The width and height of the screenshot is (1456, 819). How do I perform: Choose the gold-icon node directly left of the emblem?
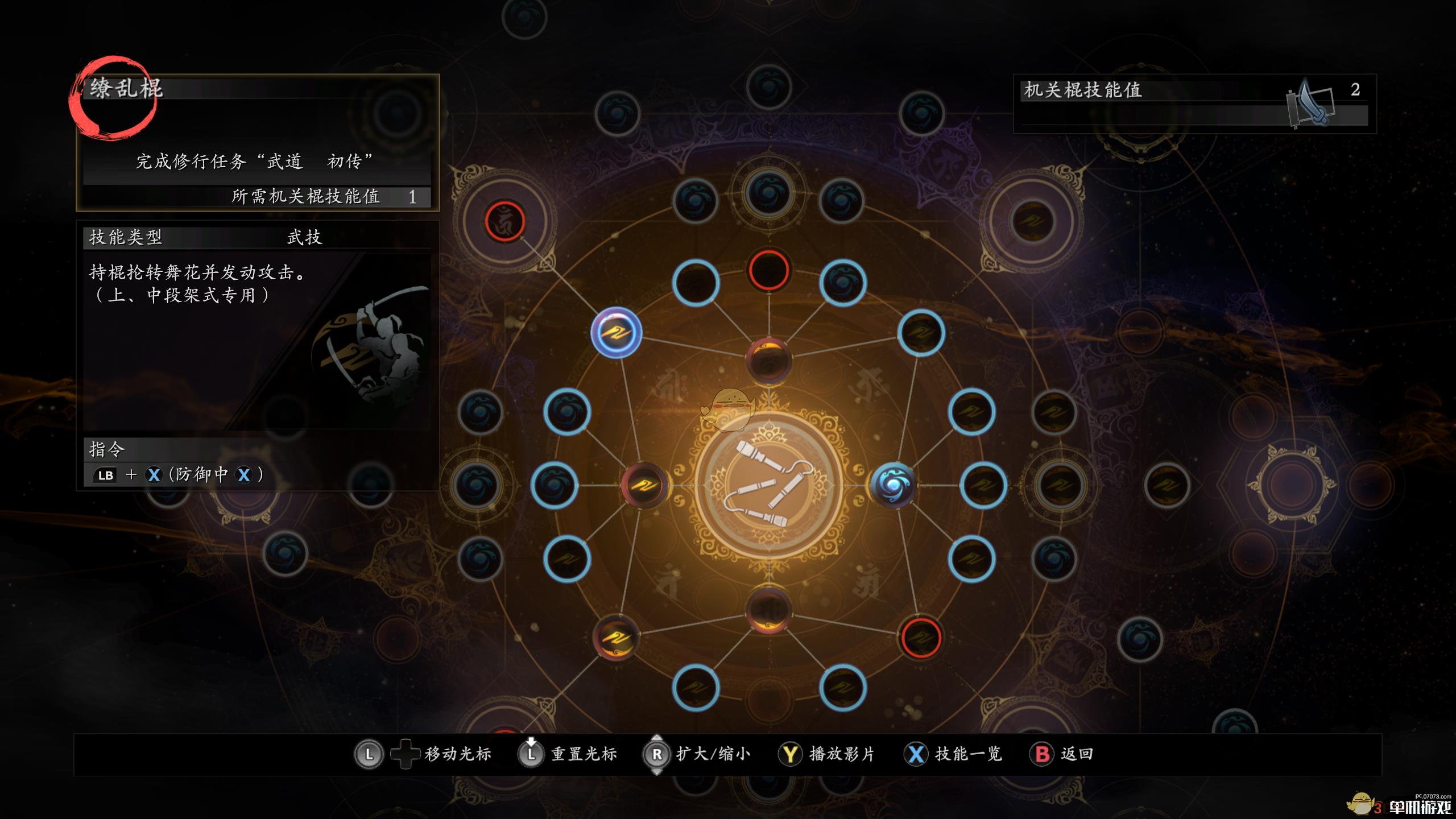pyautogui.click(x=644, y=485)
